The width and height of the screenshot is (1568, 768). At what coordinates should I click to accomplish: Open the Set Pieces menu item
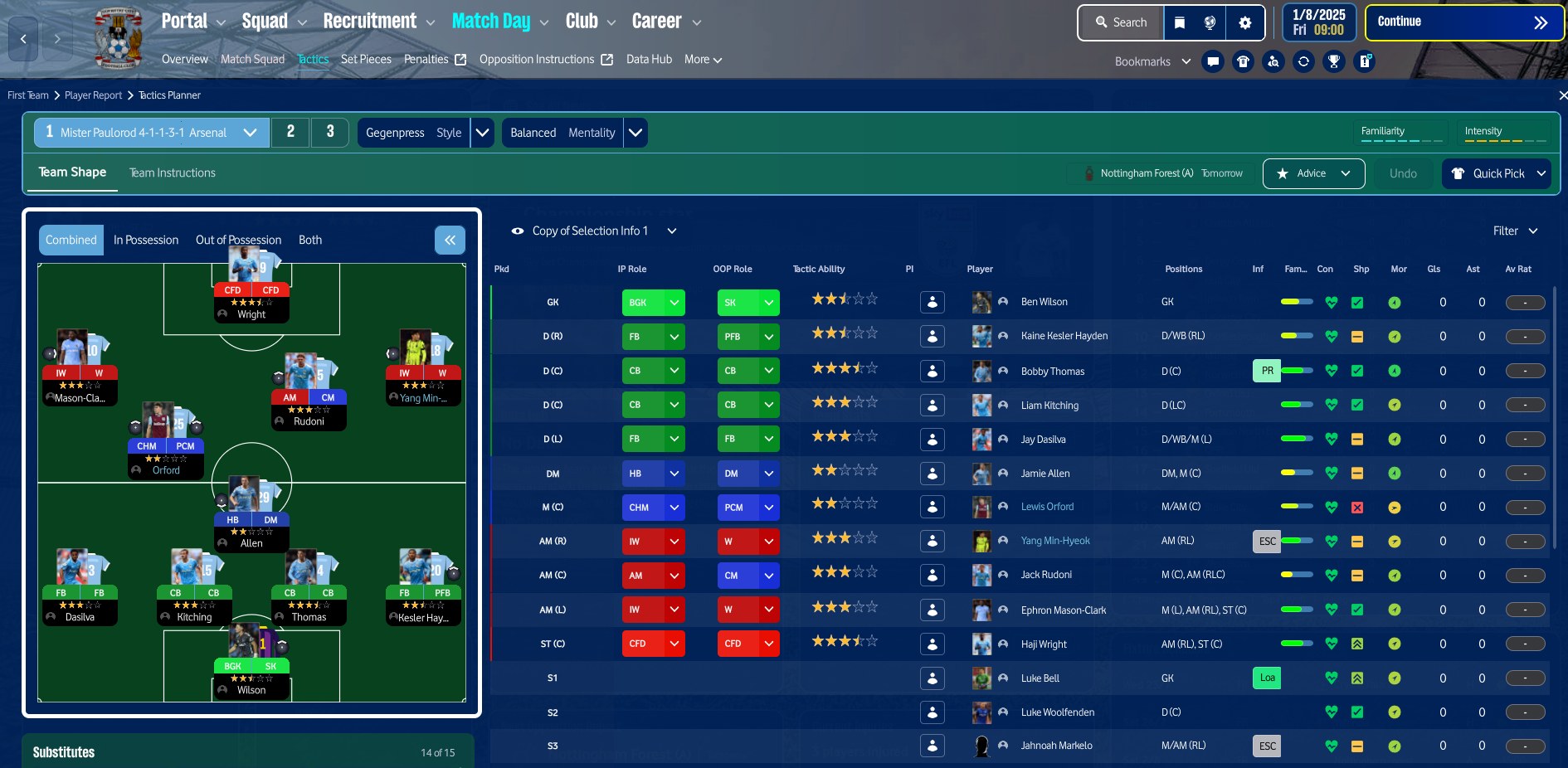point(366,59)
